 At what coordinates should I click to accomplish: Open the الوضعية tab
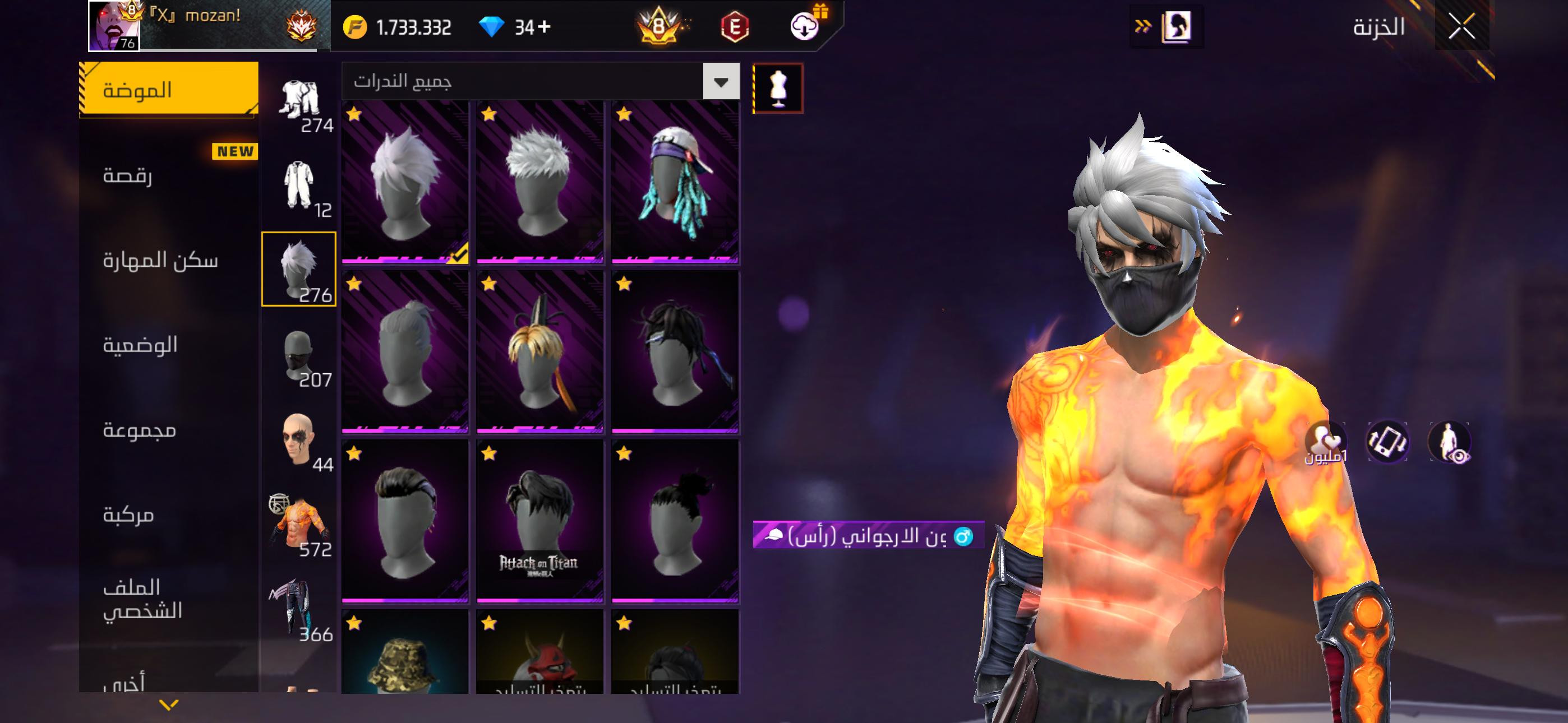tap(140, 345)
